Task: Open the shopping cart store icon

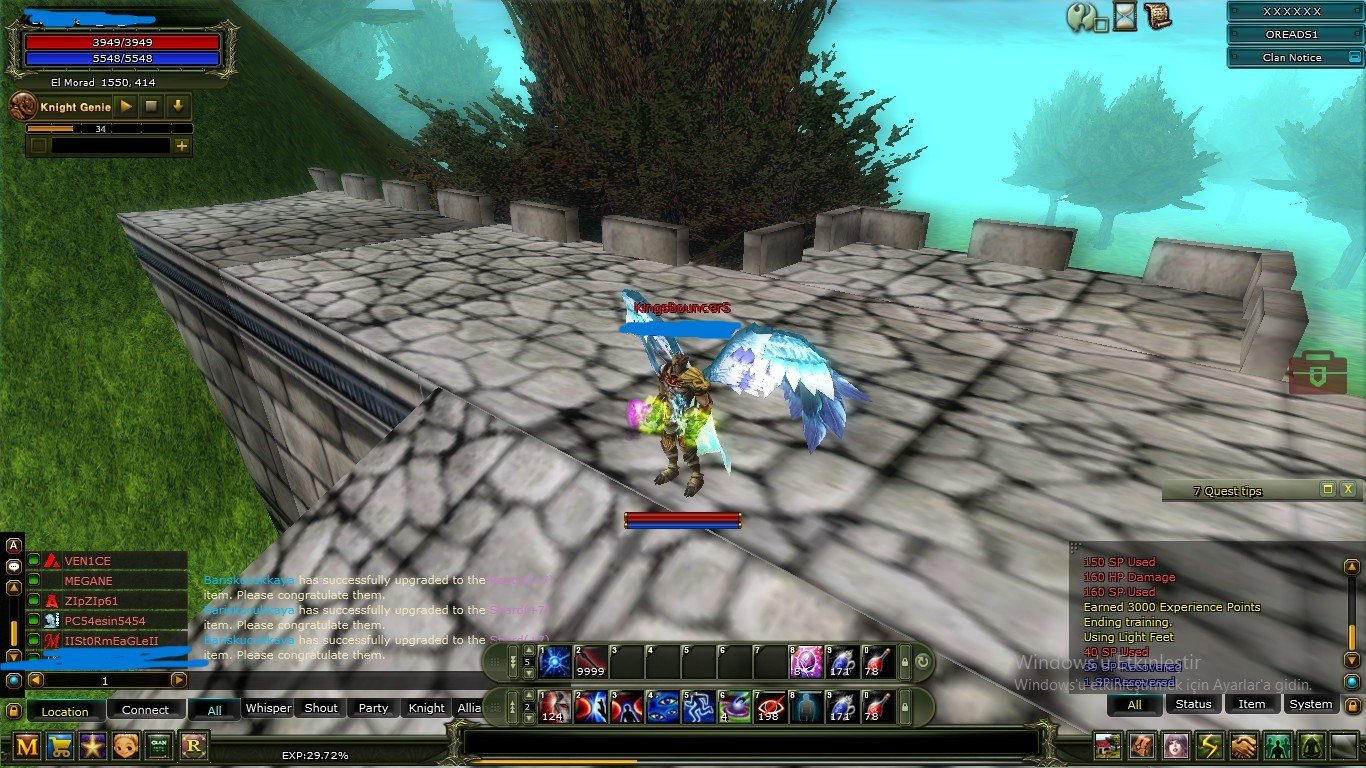Action: 60,745
